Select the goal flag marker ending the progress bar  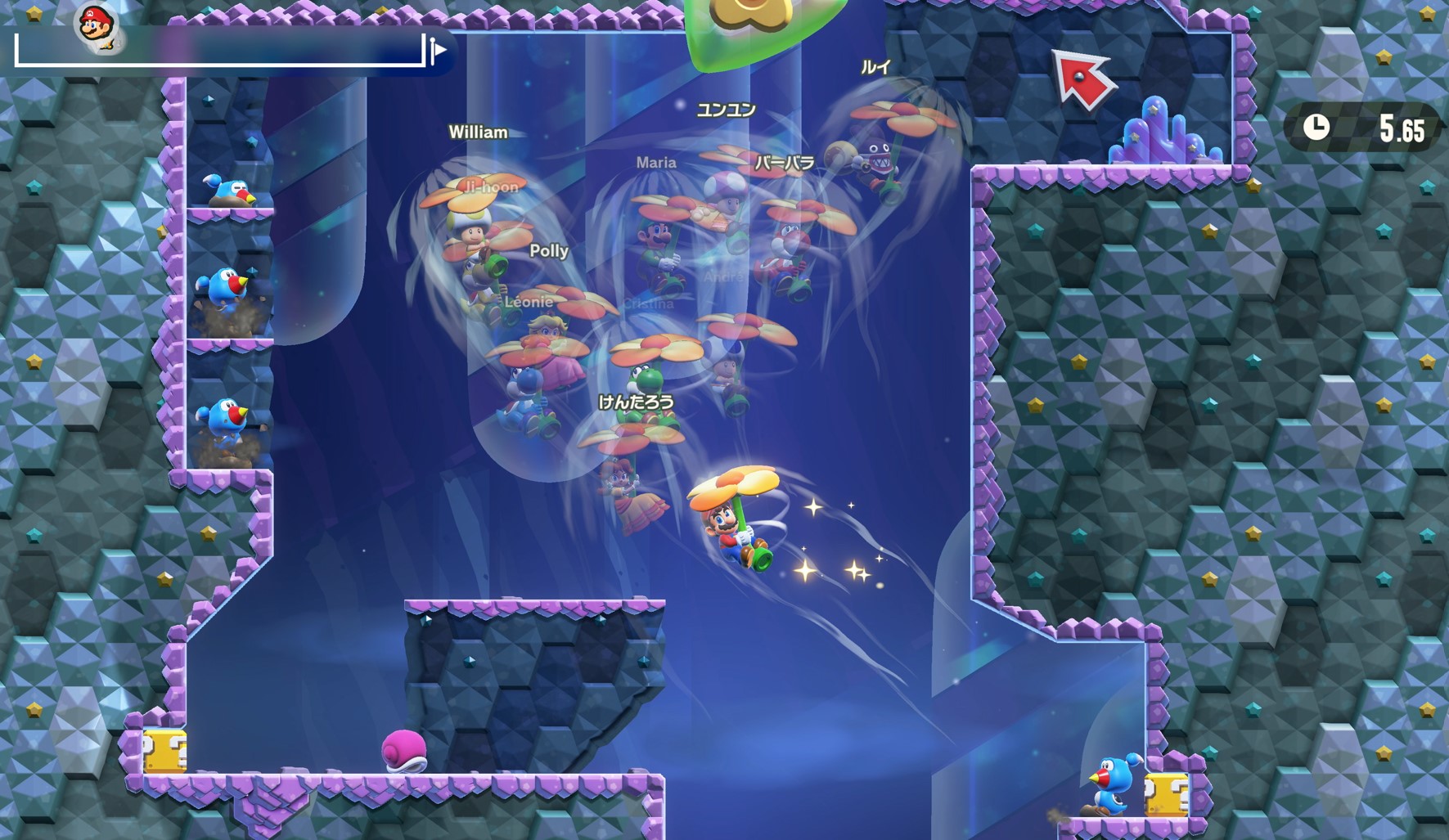pos(437,51)
